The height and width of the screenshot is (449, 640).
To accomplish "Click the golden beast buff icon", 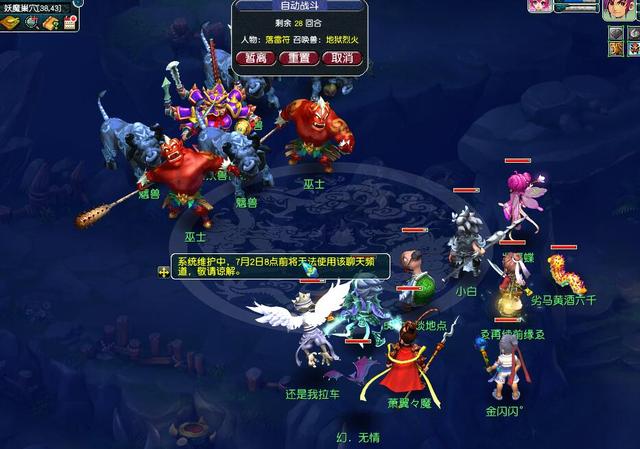I will (614, 50).
